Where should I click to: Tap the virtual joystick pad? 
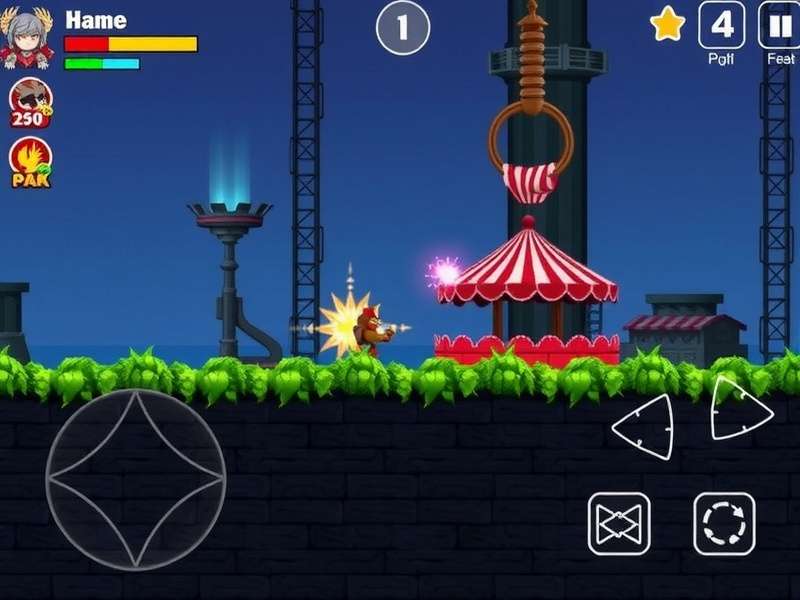[x=136, y=479]
